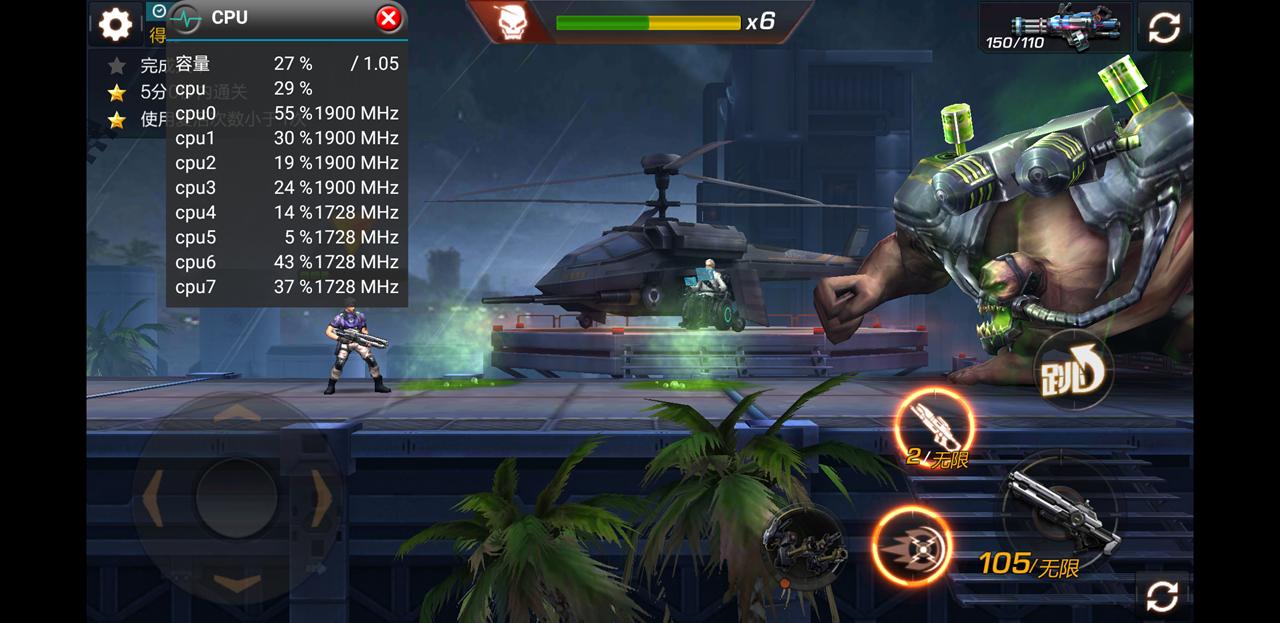Close the CPU monitor overlay
Image resolution: width=1280 pixels, height=623 pixels.
388,18
